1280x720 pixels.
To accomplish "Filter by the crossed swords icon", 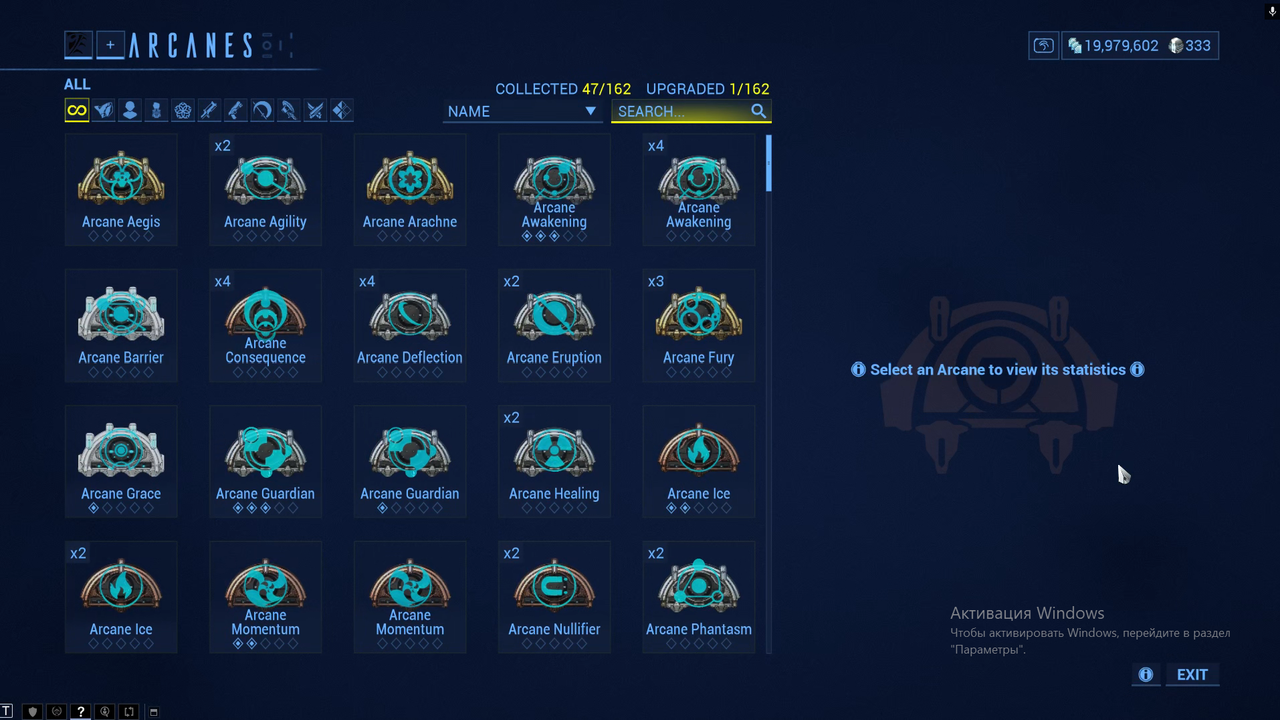I will [315, 110].
